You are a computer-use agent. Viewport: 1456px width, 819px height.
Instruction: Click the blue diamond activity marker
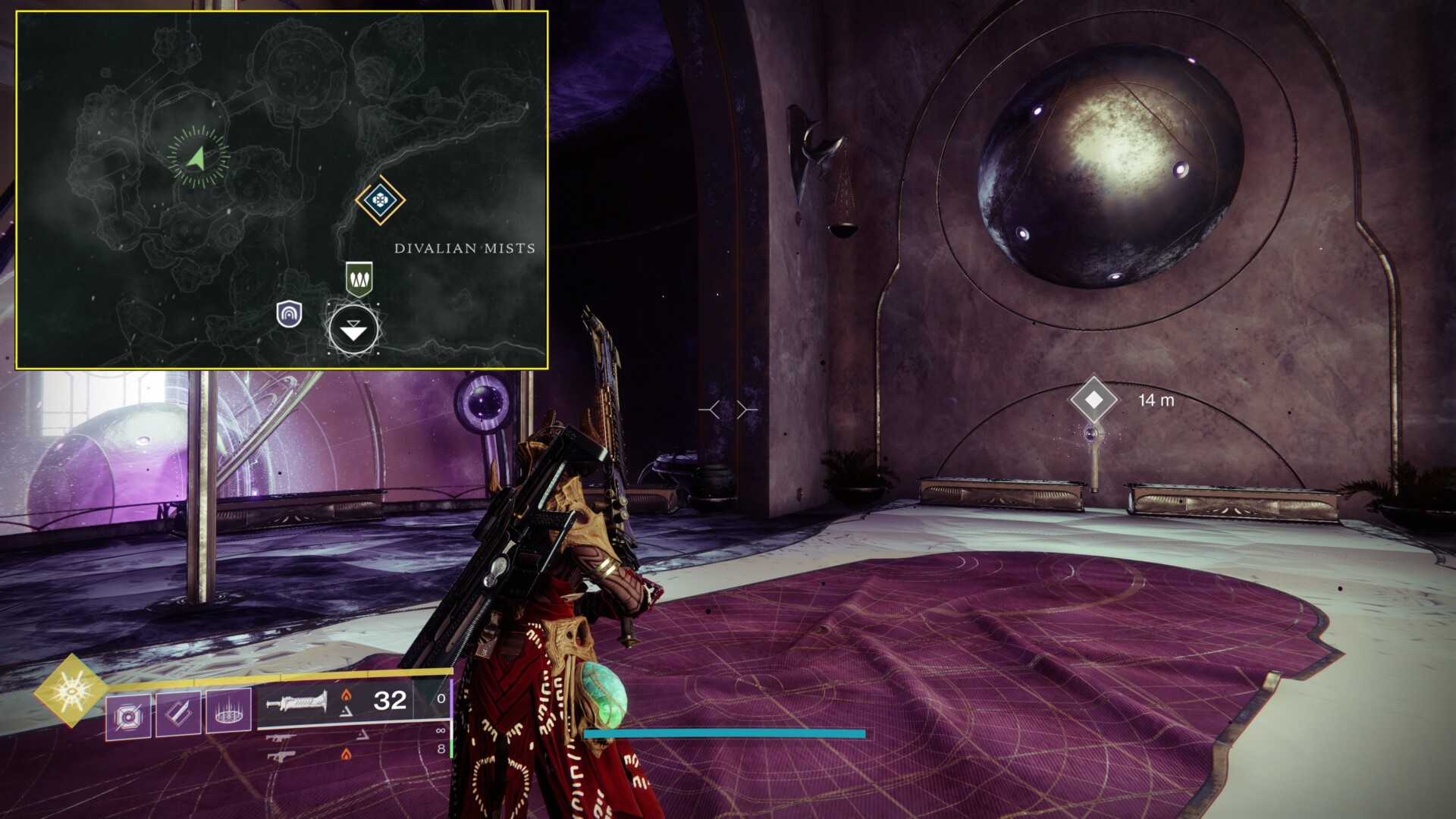click(380, 200)
